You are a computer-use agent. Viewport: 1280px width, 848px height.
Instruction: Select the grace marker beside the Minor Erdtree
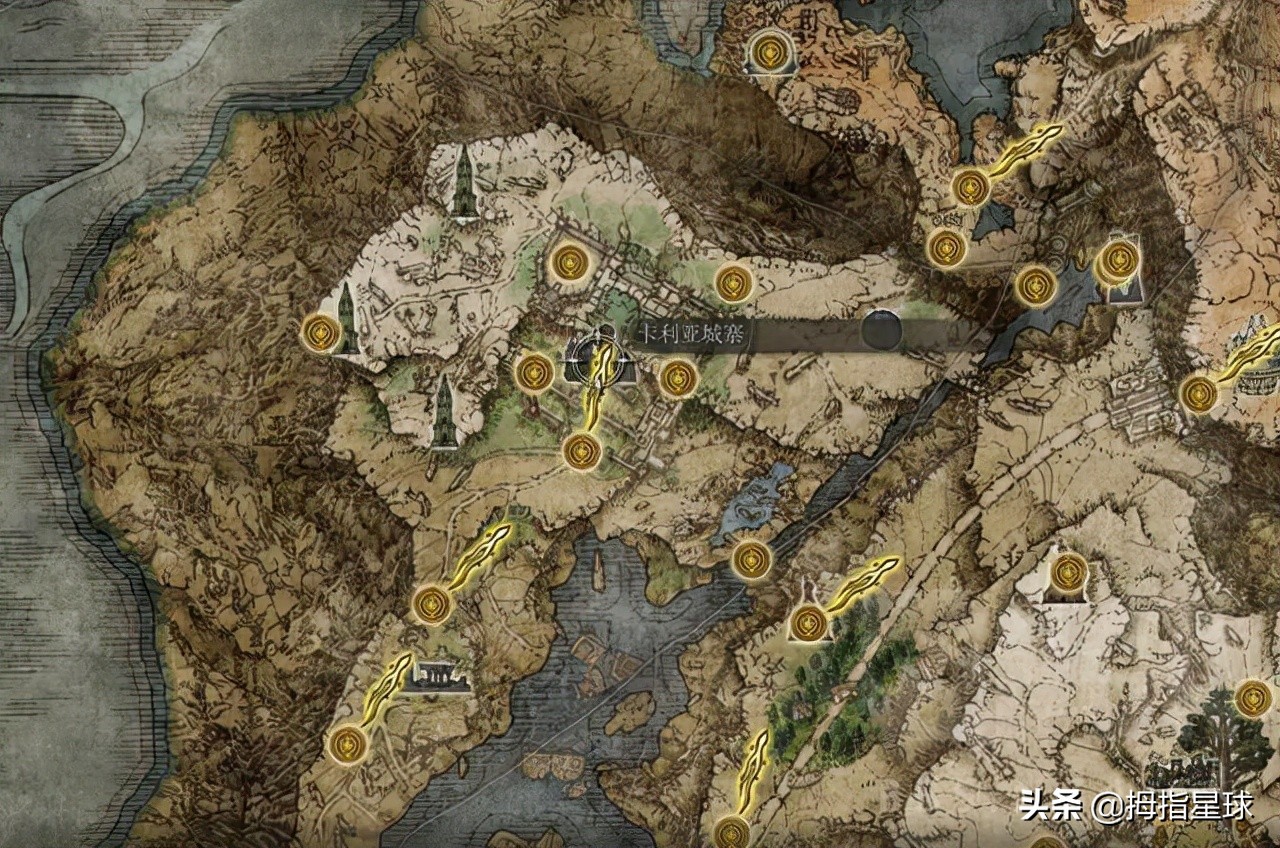1252,698
